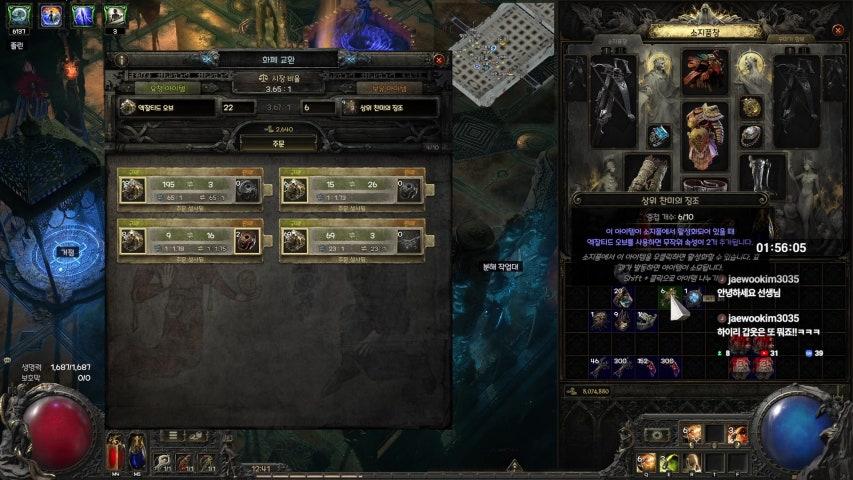Select the equipped body armour slot
853x480 pixels.
pyautogui.click(x=707, y=130)
